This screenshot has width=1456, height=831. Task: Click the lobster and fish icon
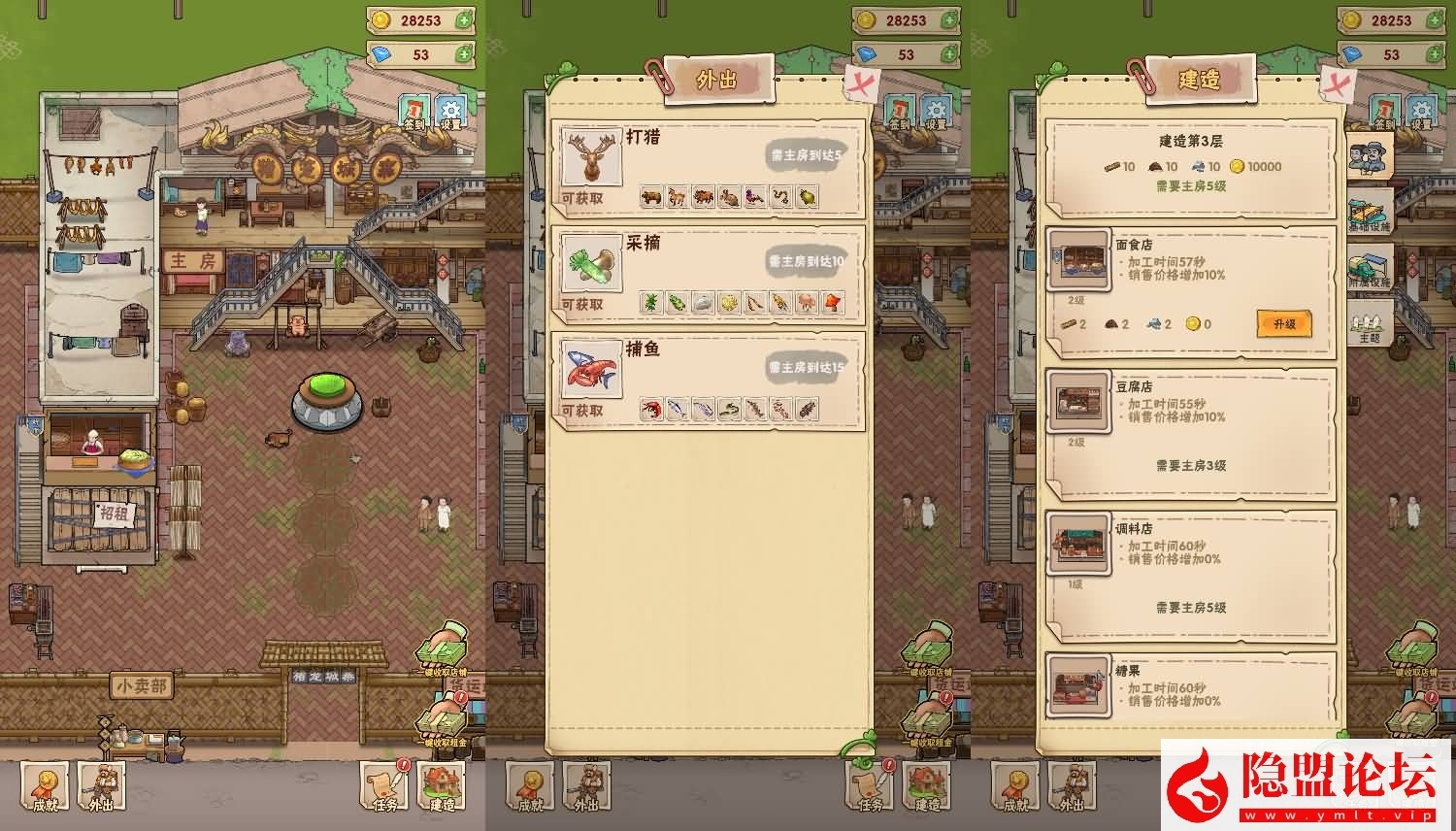592,370
